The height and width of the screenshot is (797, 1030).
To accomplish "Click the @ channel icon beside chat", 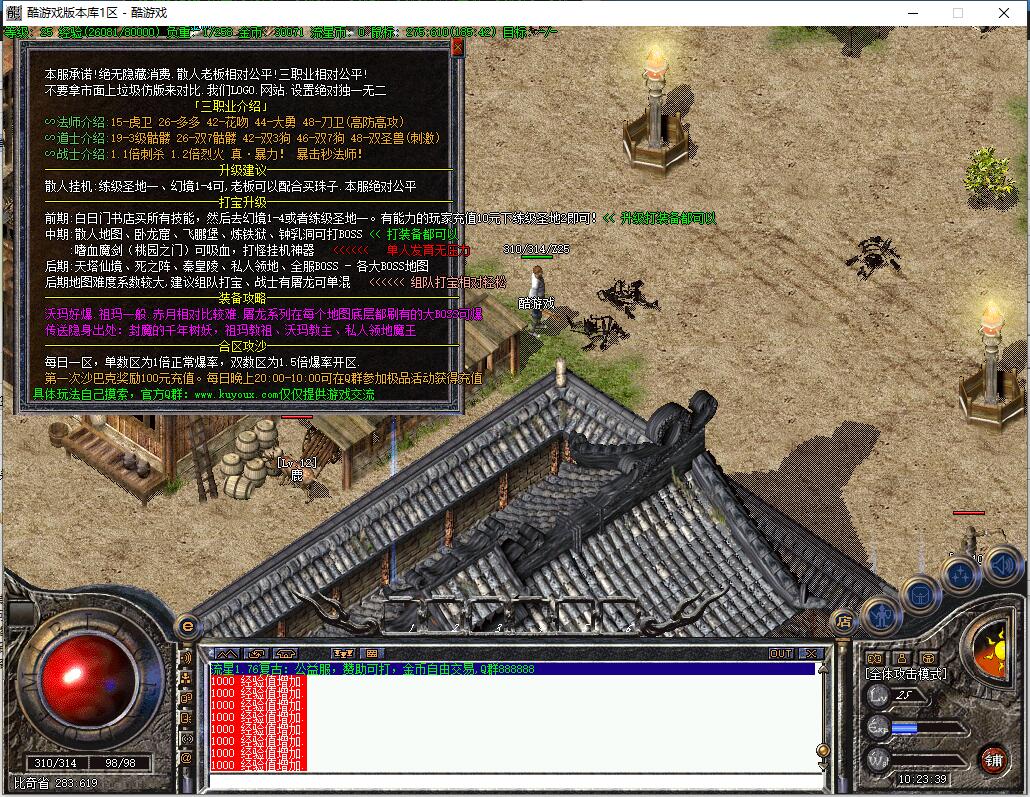I will click(186, 758).
